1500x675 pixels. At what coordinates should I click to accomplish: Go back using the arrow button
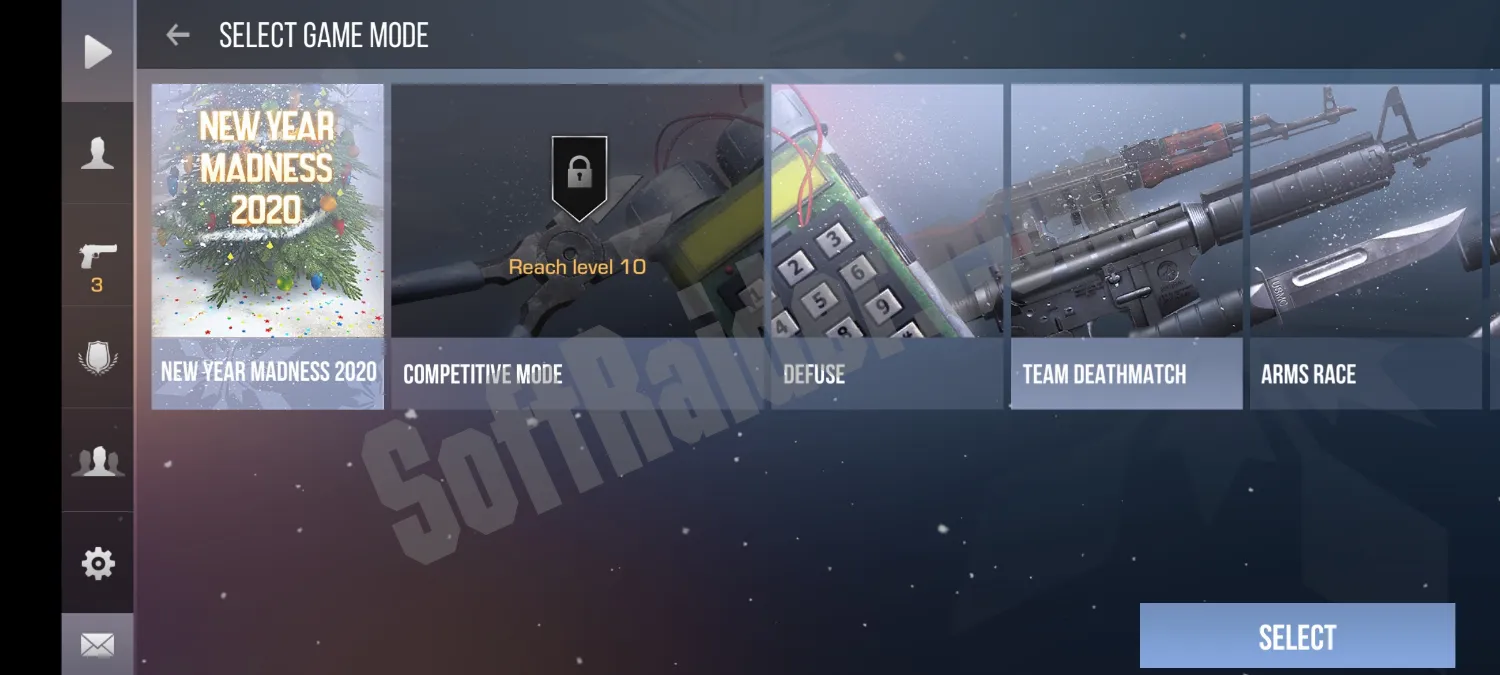tap(178, 36)
